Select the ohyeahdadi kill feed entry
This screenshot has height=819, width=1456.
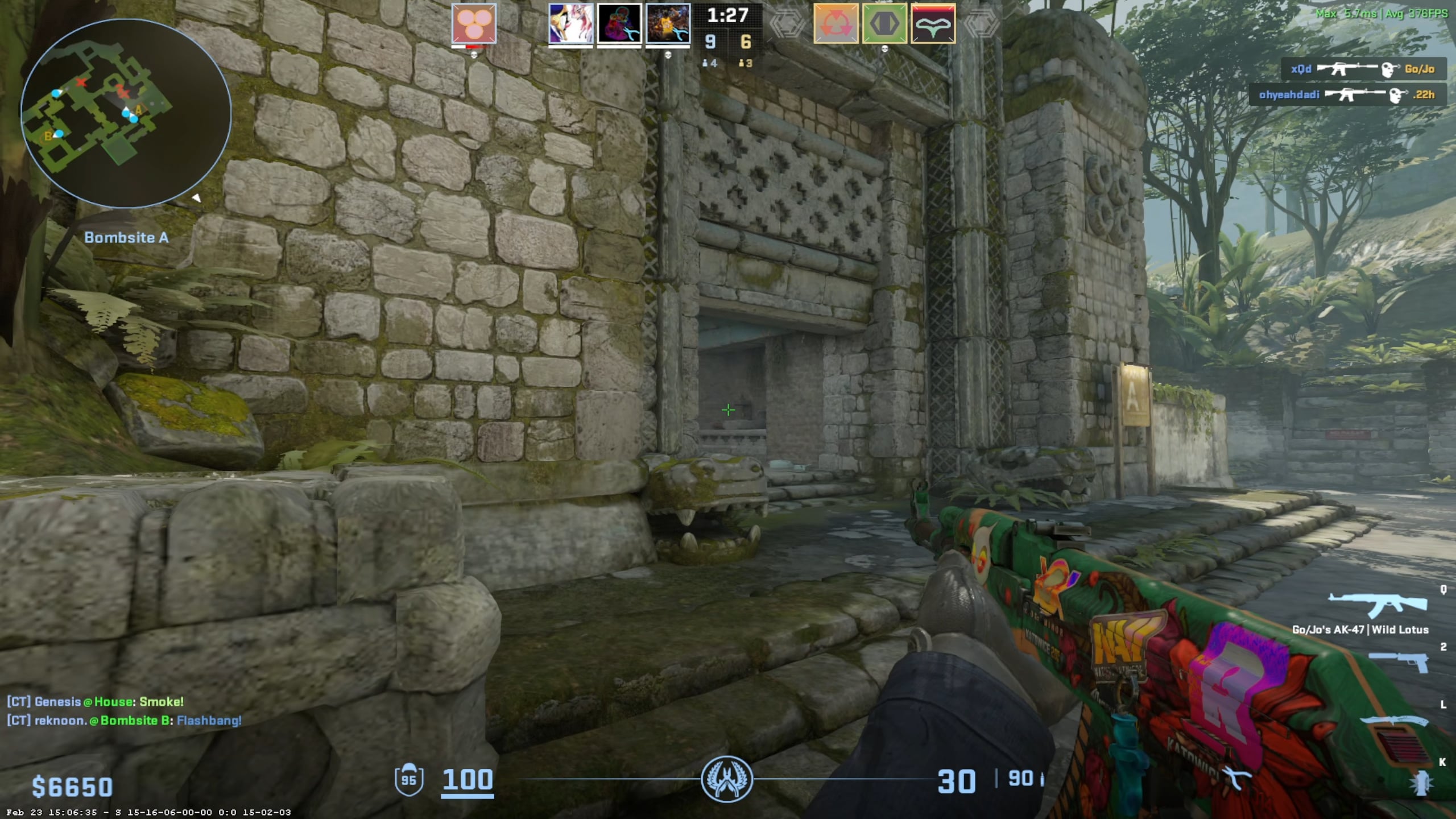1346,94
